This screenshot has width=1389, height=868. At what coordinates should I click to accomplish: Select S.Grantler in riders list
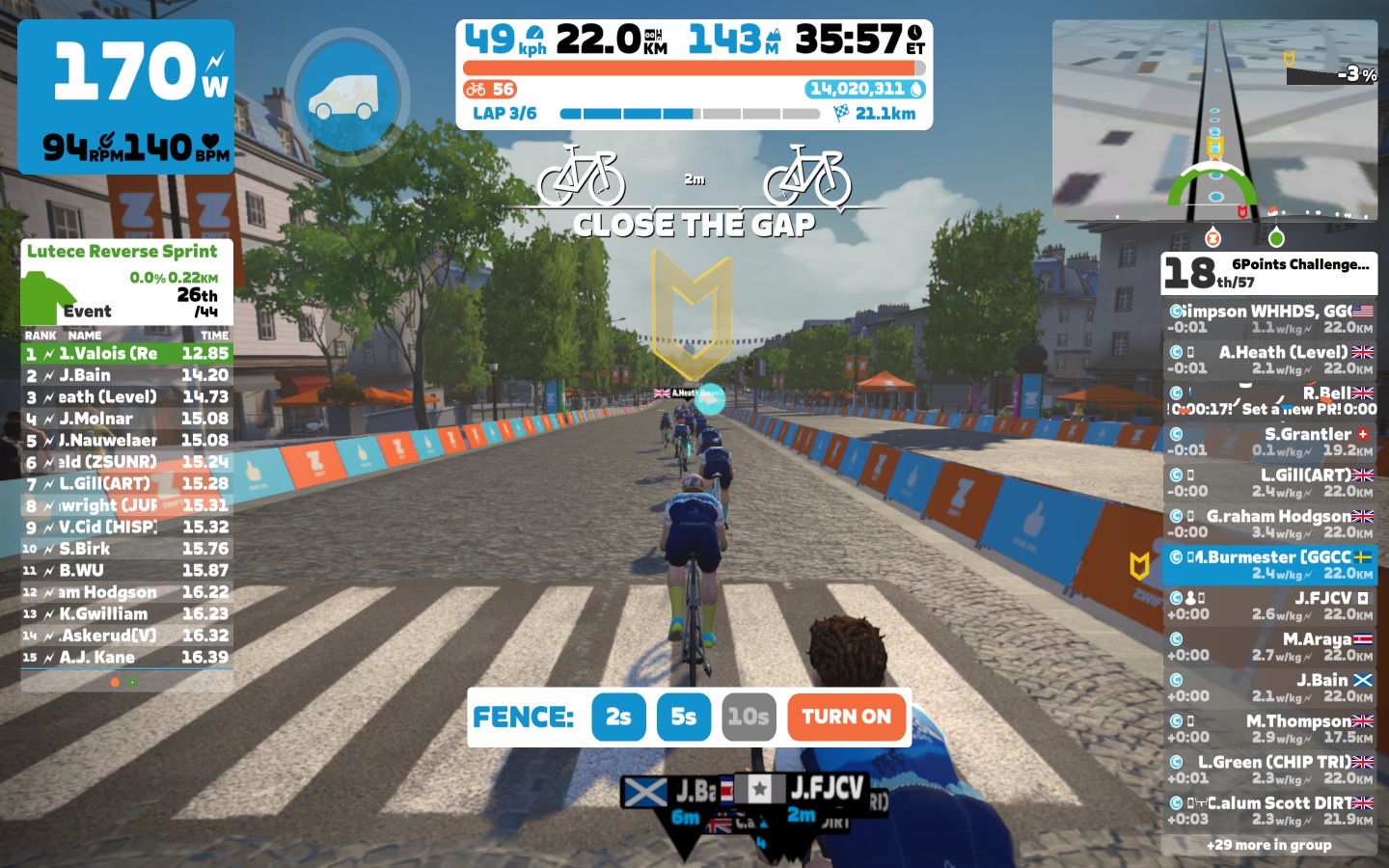[x=1269, y=442]
